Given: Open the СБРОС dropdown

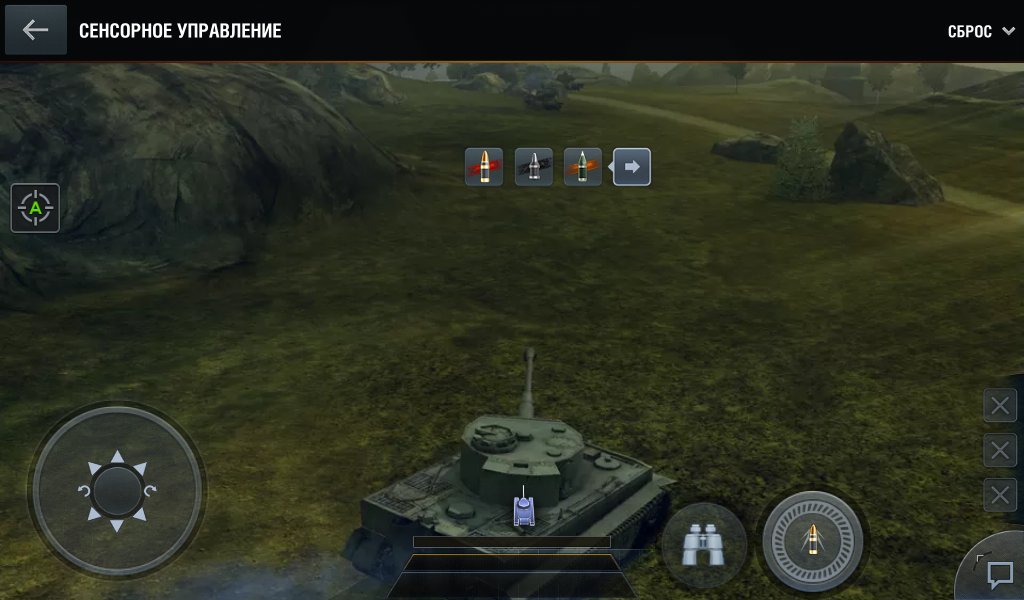Looking at the screenshot, I should 981,32.
